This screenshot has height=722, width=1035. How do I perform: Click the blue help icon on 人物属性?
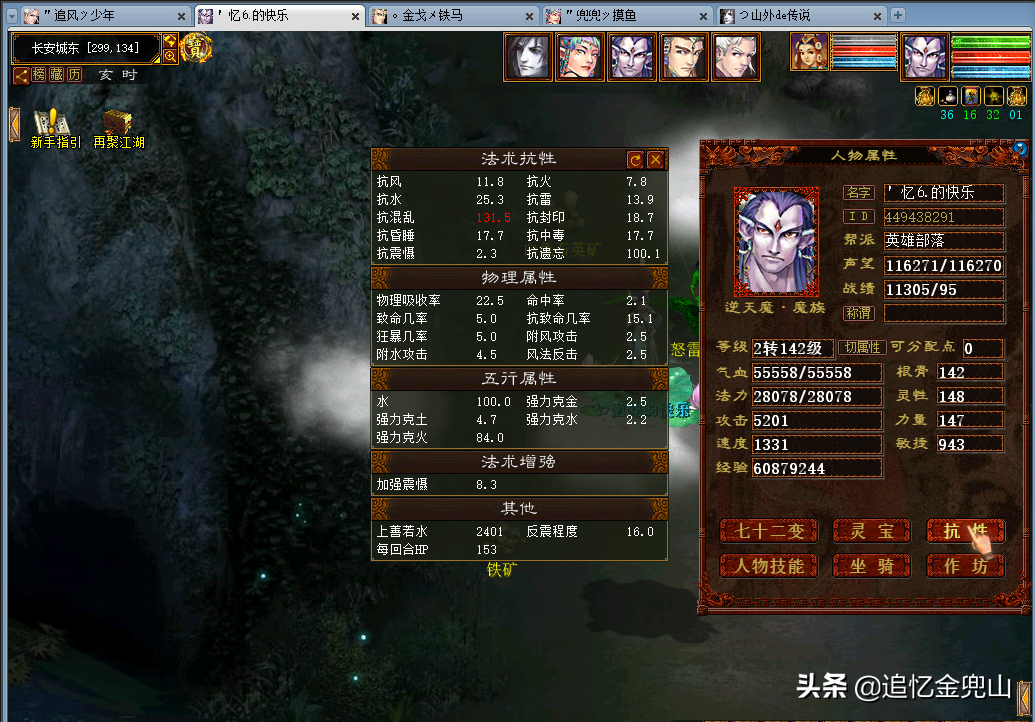[1019, 149]
